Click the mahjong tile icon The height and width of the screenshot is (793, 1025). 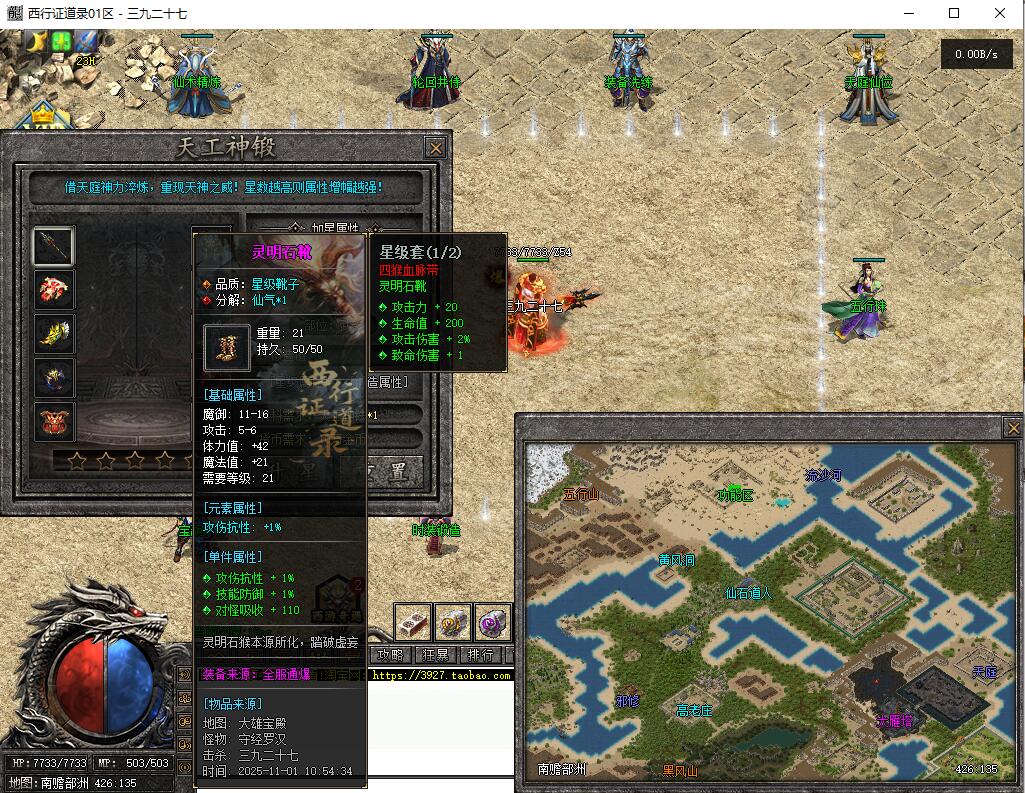click(x=412, y=622)
